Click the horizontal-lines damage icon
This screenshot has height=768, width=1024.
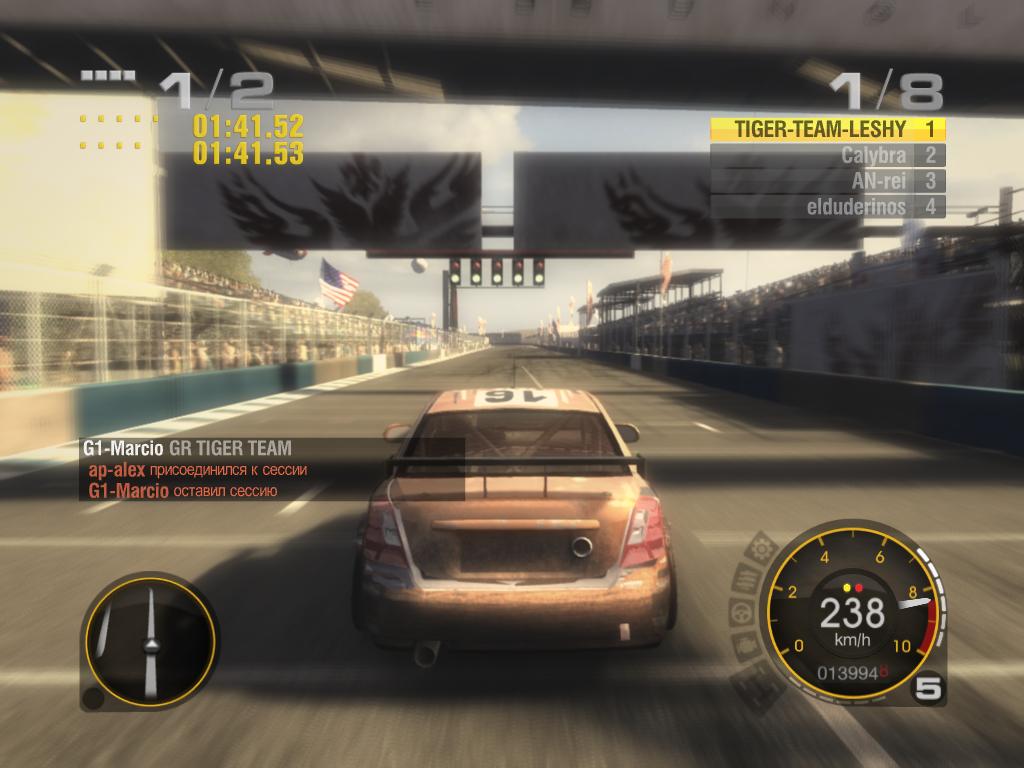pyautogui.click(x=747, y=577)
